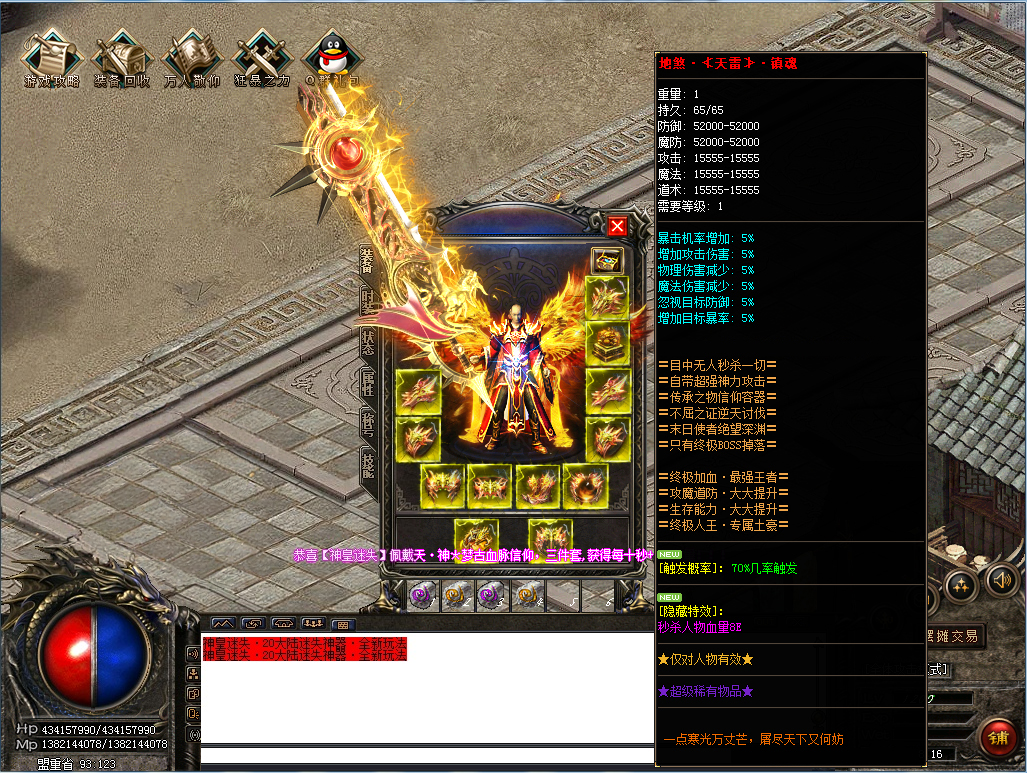Click the treasure chest button in equipment panel
The image size is (1027, 773).
click(x=607, y=261)
